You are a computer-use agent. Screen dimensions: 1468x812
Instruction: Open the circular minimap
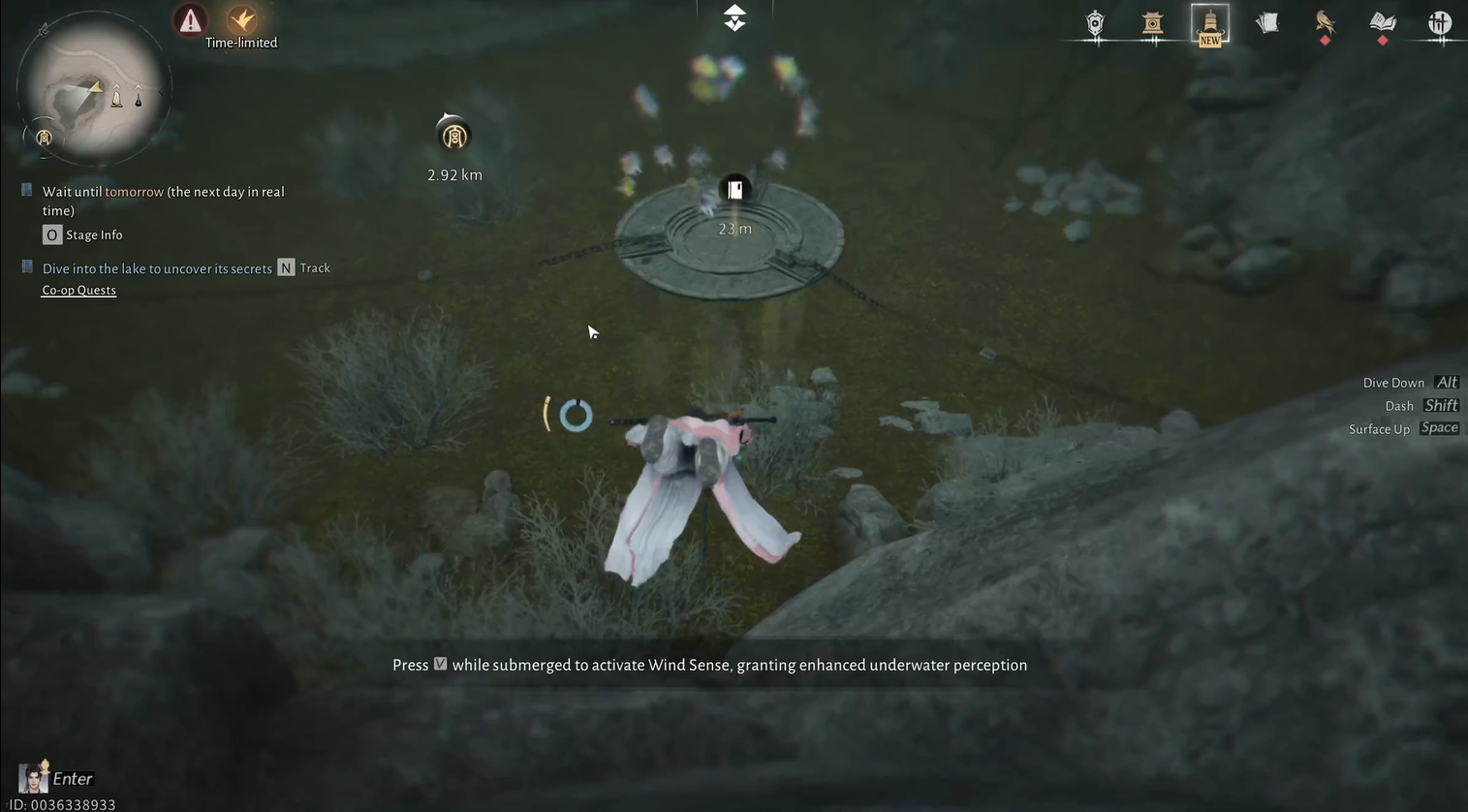(94, 89)
